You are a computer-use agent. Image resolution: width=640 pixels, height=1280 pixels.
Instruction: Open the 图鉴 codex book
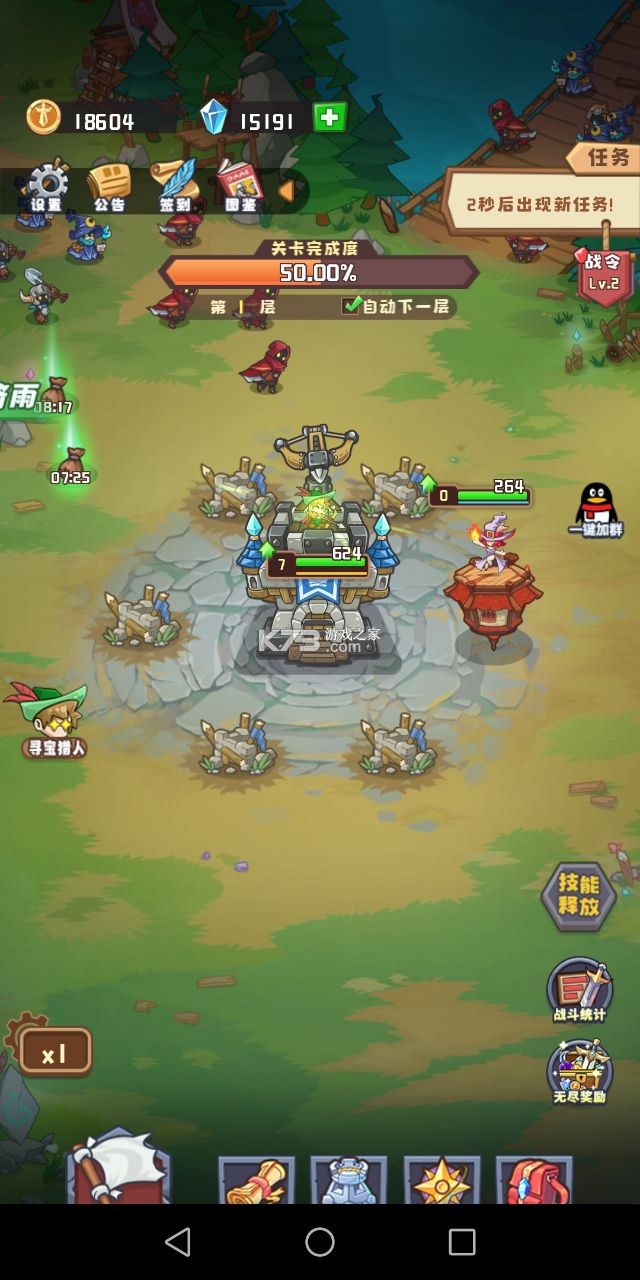point(239,186)
